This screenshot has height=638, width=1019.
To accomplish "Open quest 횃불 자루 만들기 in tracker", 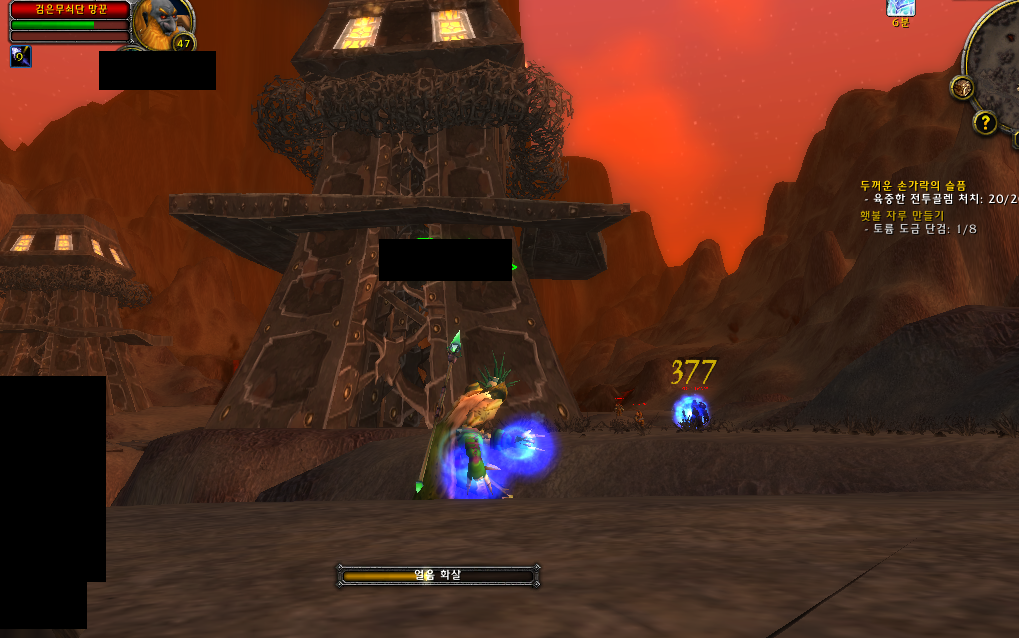I will pos(901,215).
